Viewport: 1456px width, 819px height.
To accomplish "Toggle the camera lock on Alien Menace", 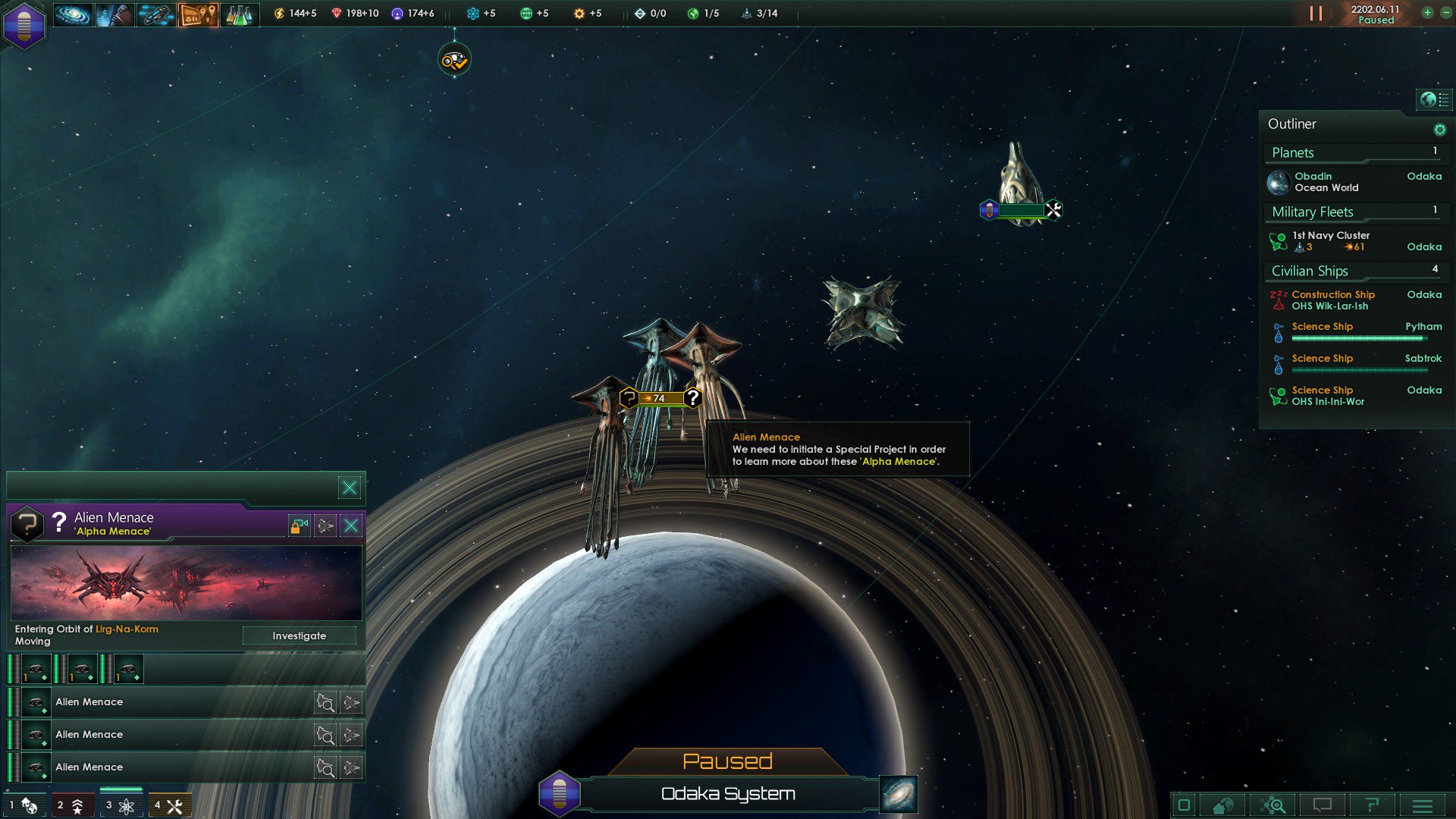I will tap(299, 526).
